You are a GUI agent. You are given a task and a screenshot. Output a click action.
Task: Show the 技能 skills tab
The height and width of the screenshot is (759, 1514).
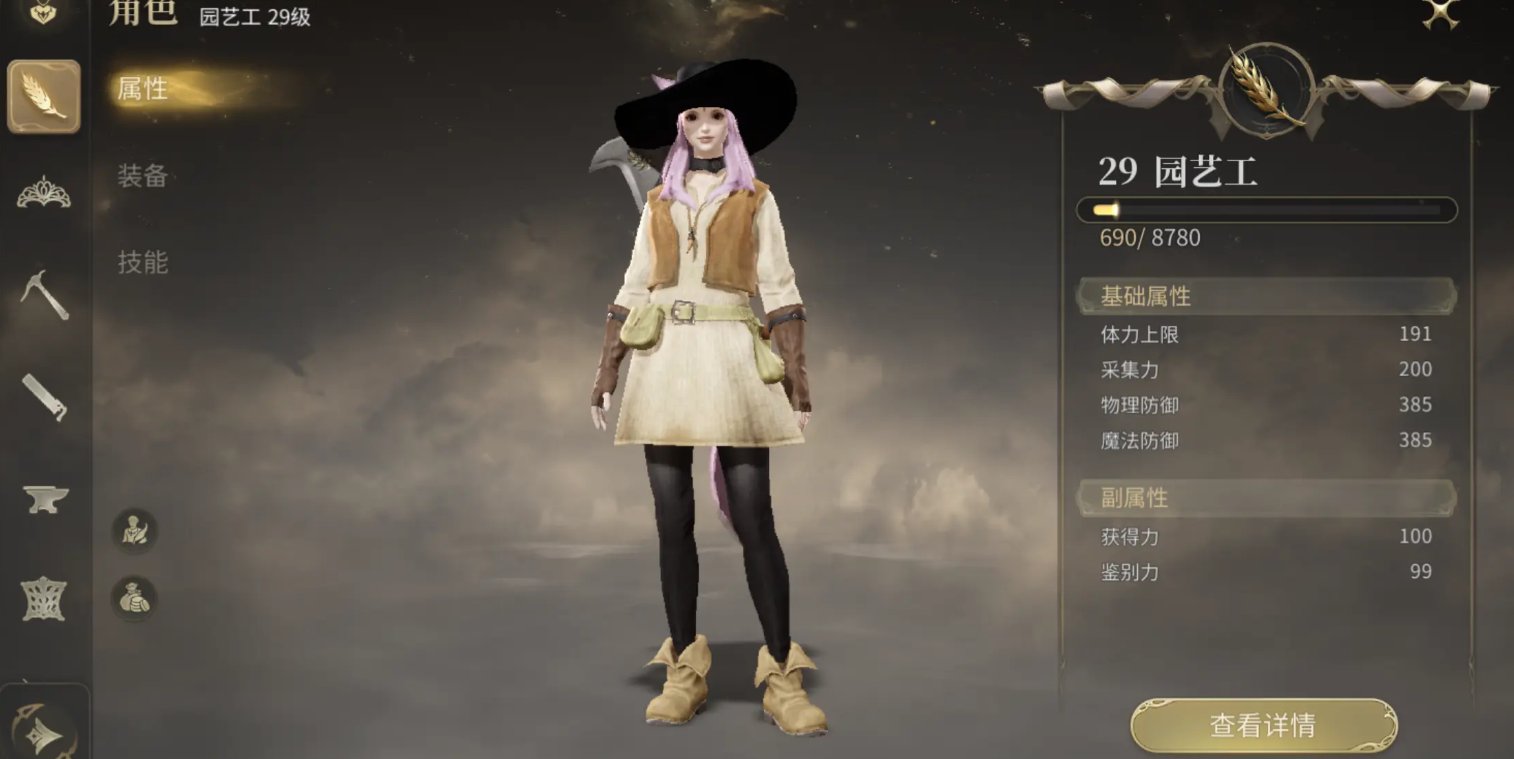[143, 262]
